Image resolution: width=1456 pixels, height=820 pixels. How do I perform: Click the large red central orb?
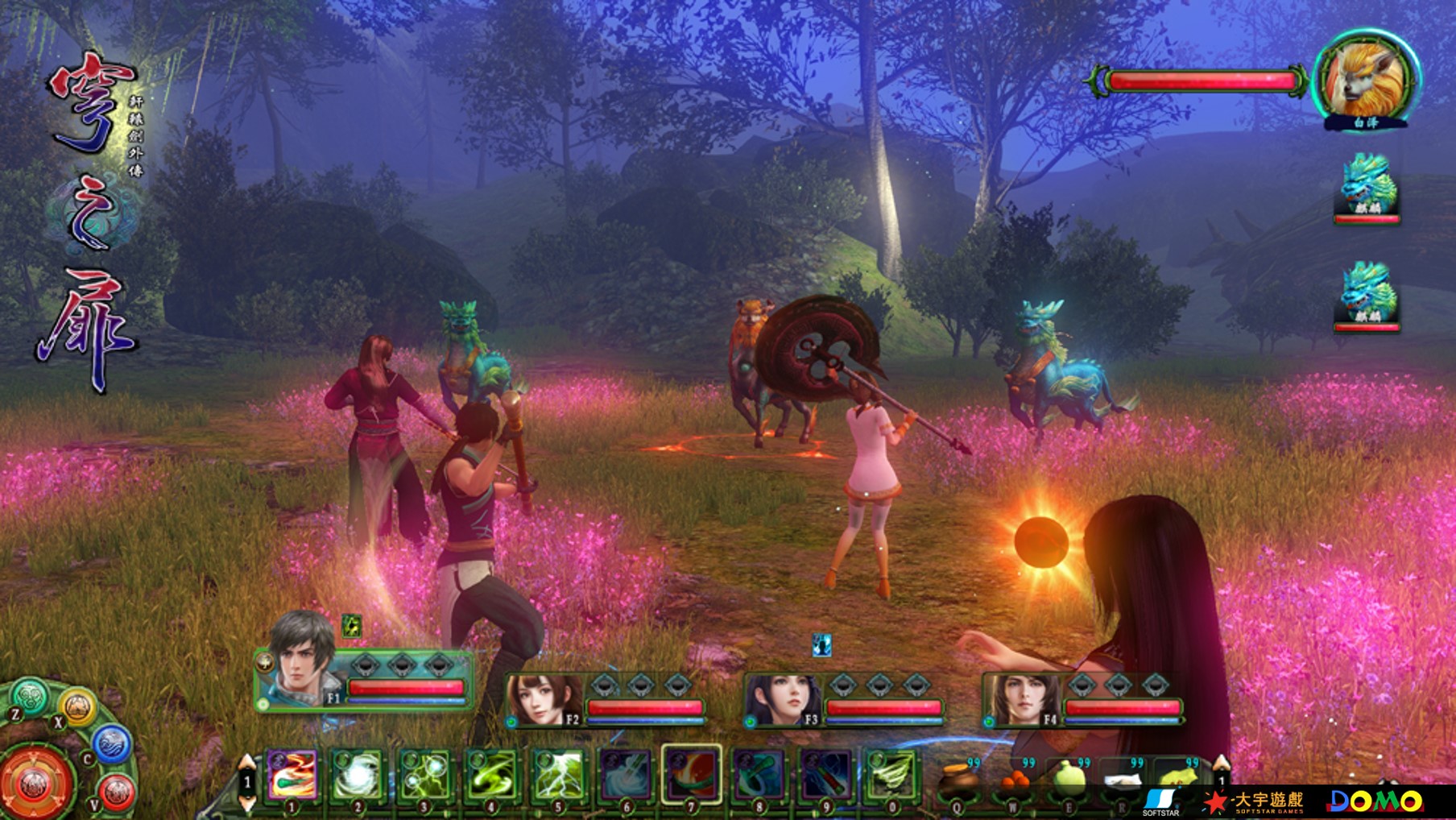[35, 783]
